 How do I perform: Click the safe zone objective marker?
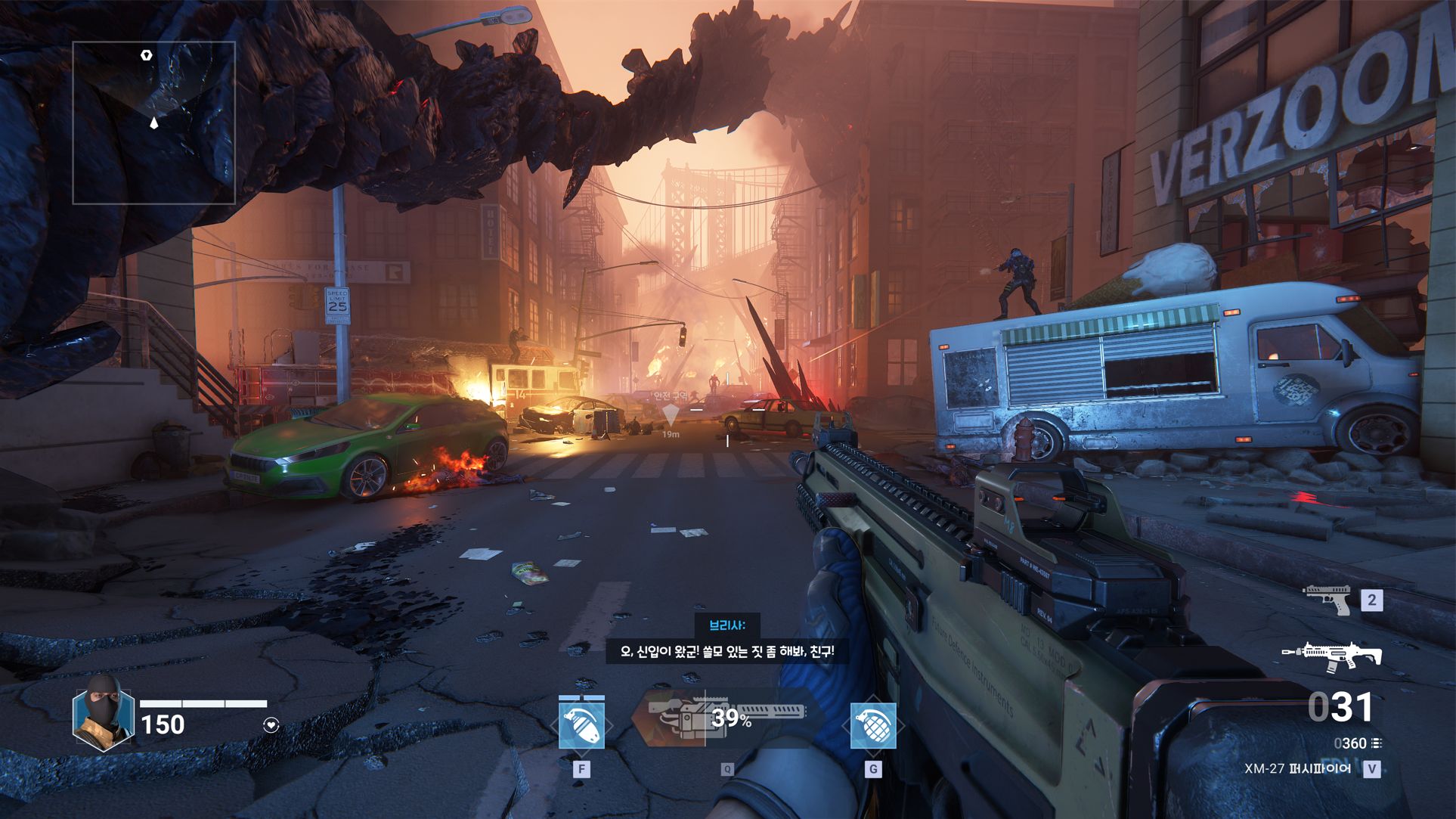(x=671, y=414)
